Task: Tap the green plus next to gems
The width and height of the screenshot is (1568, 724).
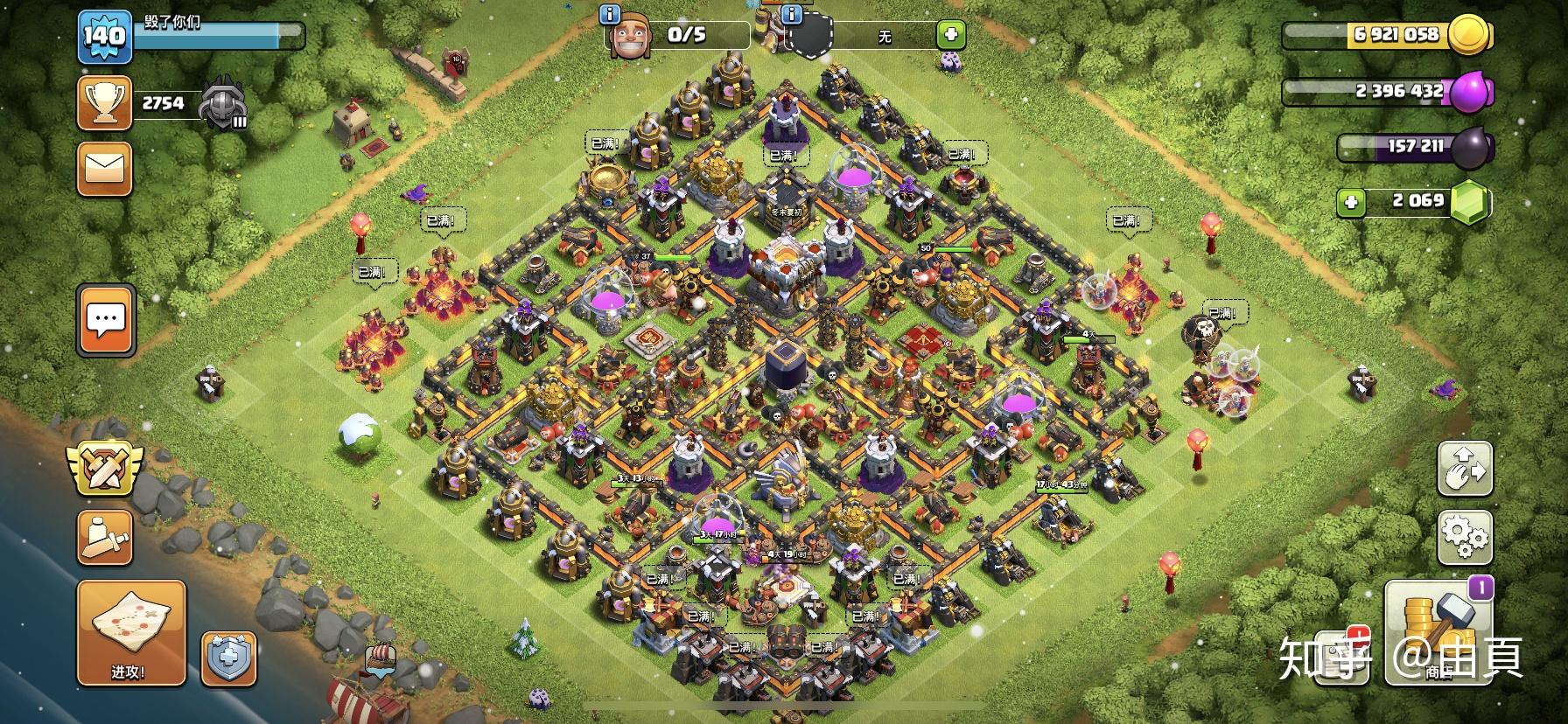Action: (1351, 203)
